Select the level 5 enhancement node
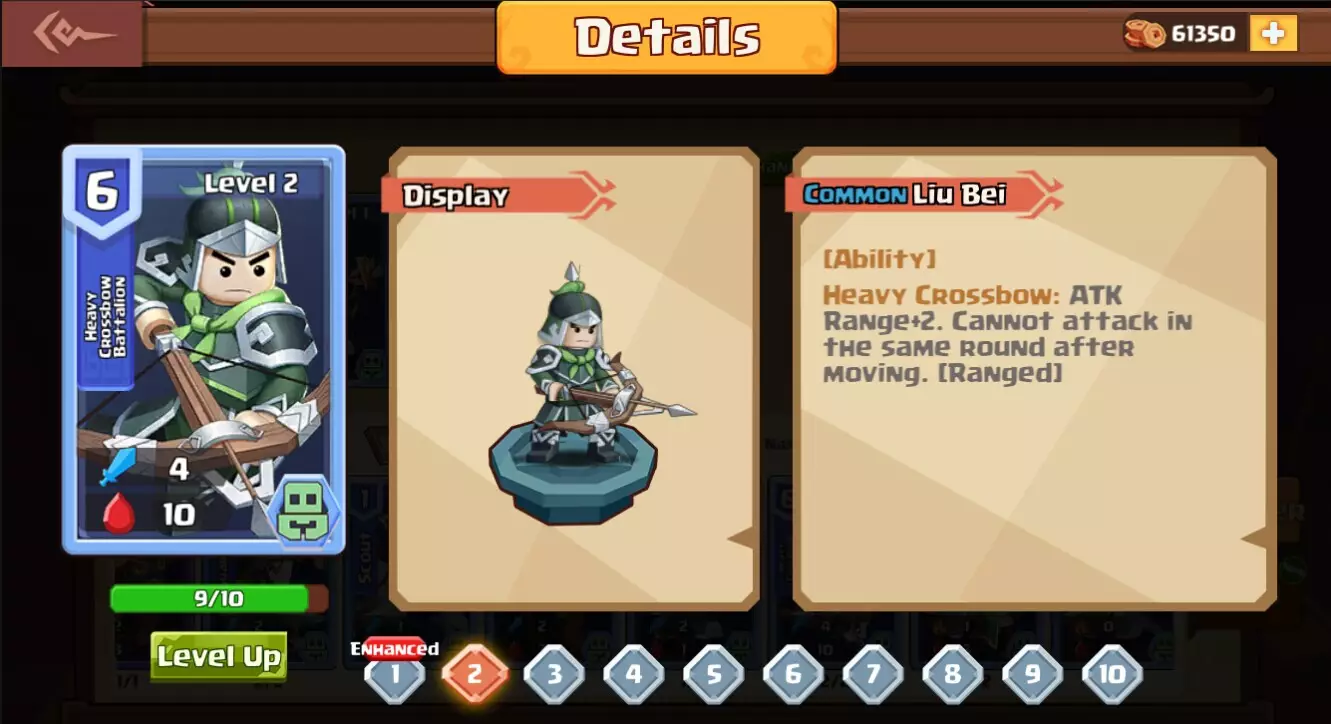The image size is (1331, 724). click(712, 675)
